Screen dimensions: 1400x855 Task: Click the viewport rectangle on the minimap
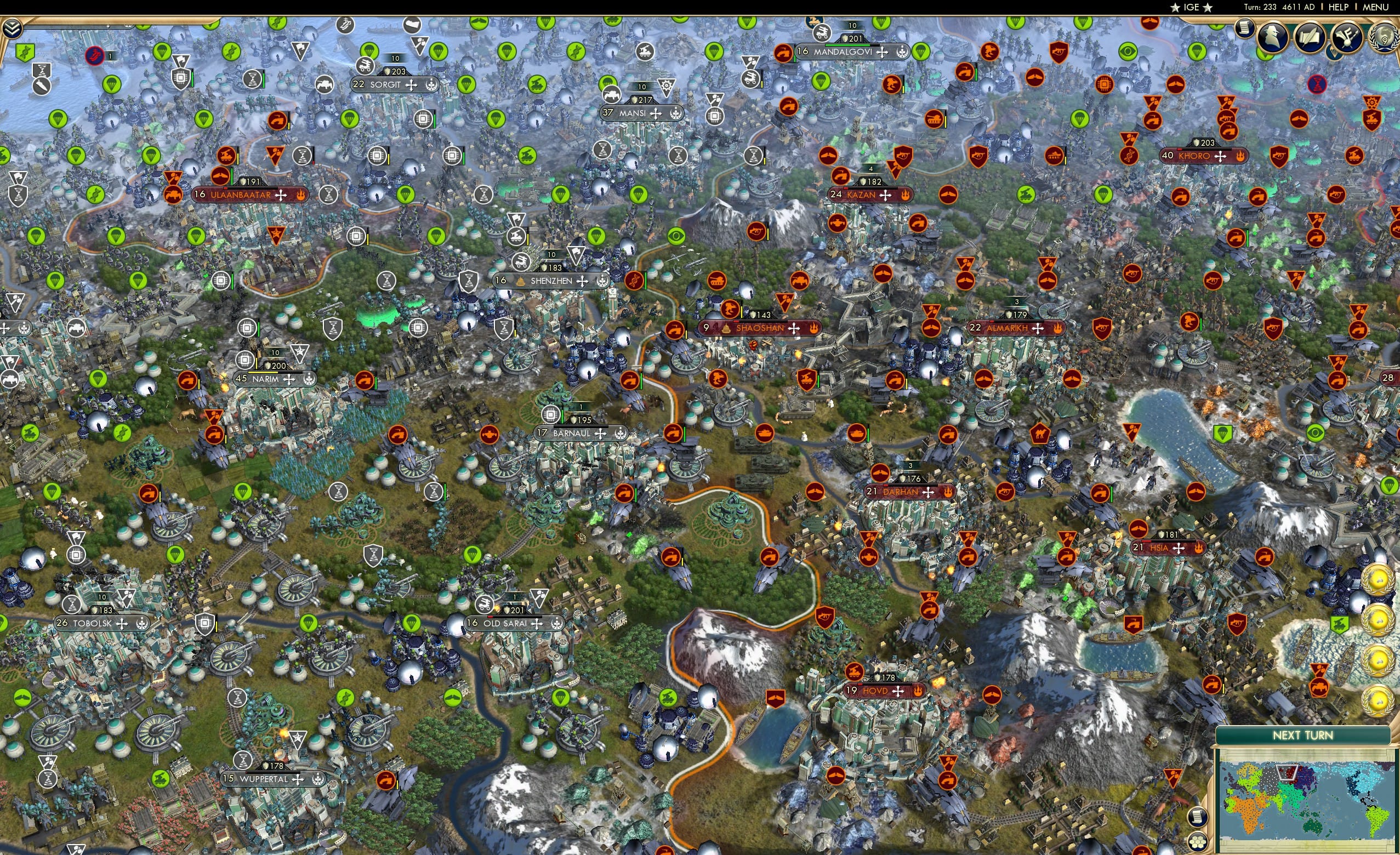click(1287, 773)
